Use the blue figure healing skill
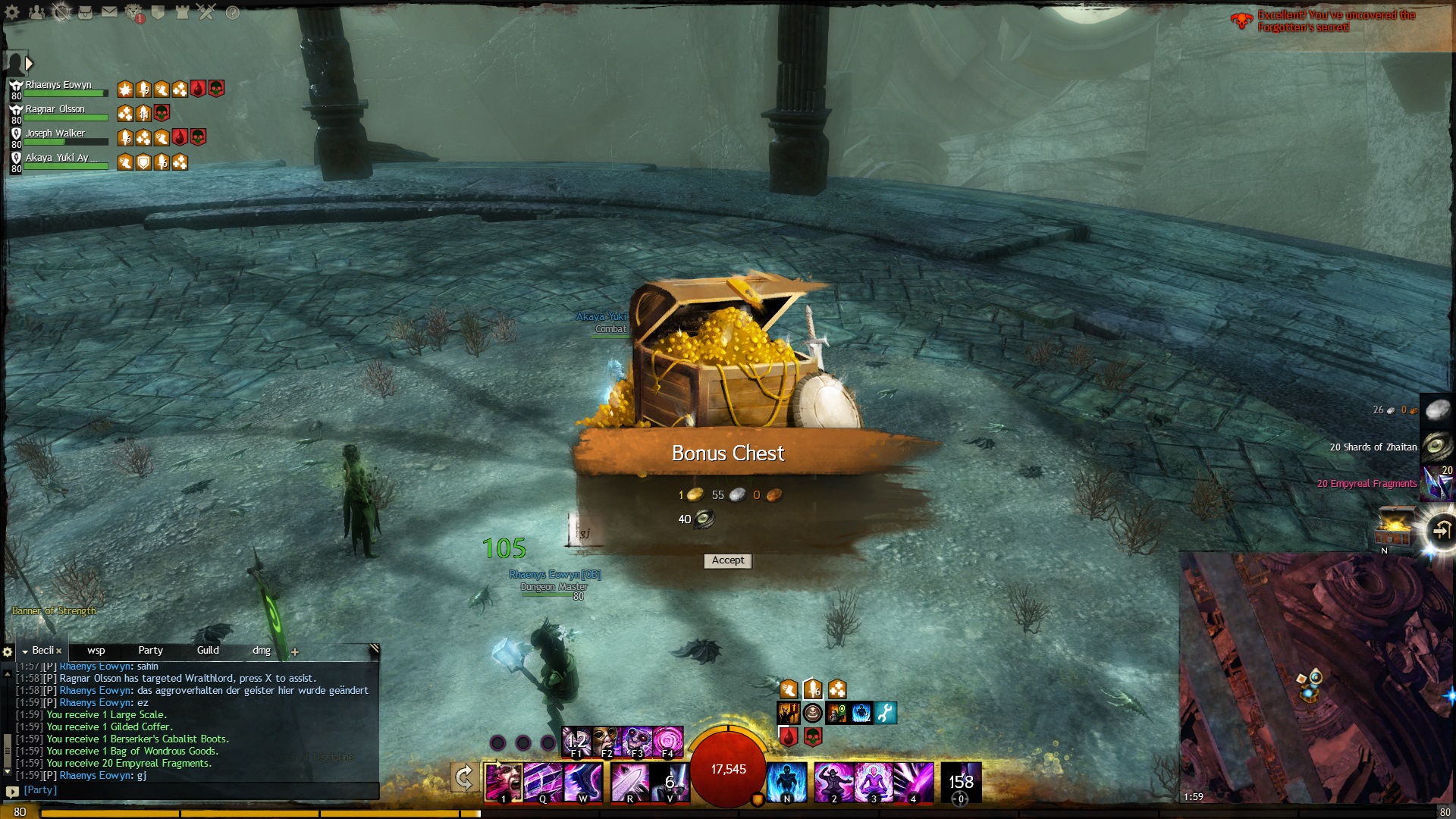Screen dimensions: 1456x819 pyautogui.click(x=786, y=781)
